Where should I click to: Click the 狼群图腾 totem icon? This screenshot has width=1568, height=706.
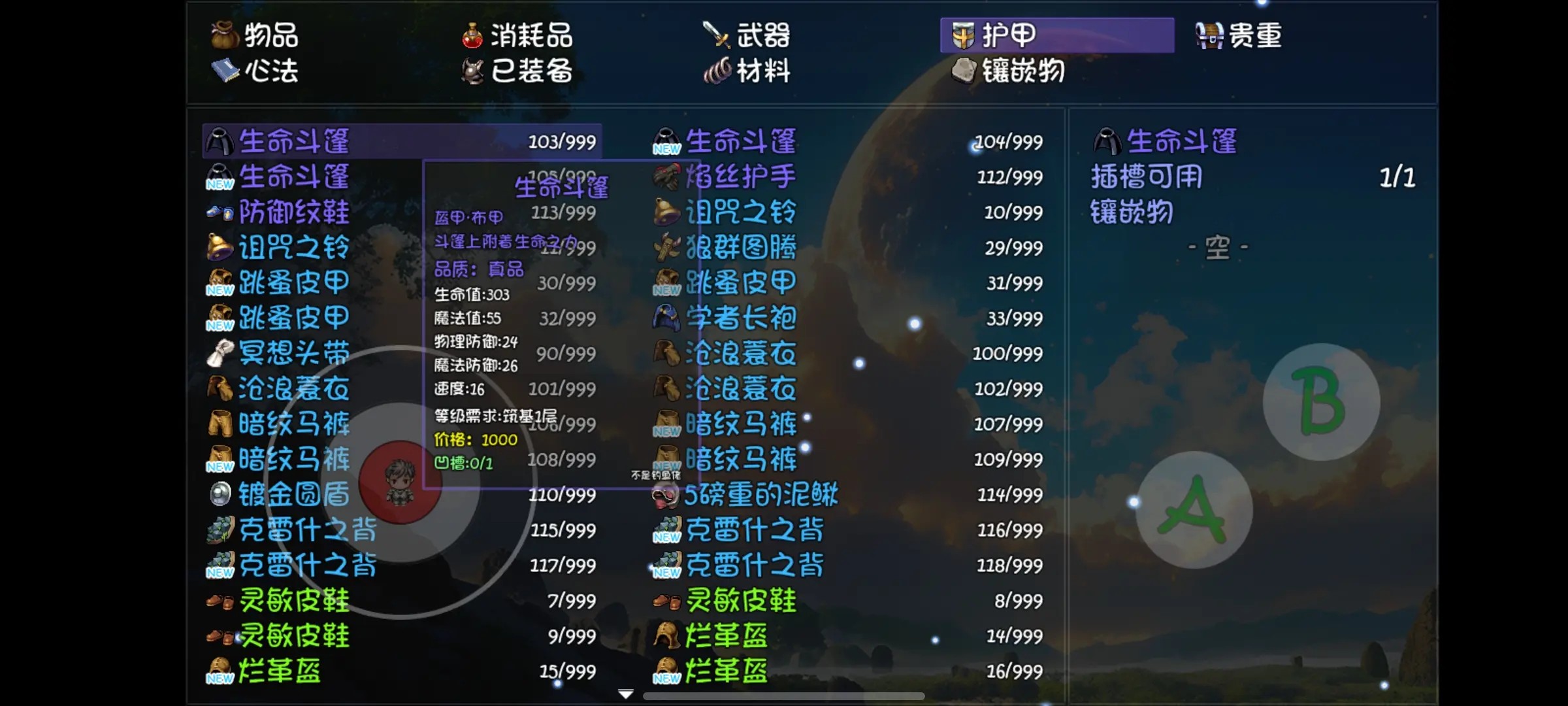click(665, 247)
